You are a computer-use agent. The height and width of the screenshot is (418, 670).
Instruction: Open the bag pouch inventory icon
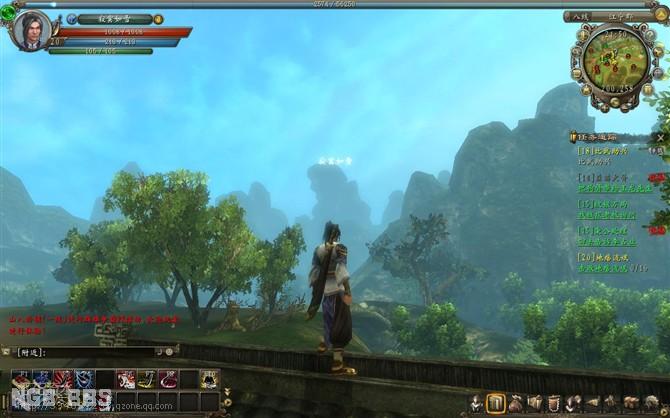pyautogui.click(x=516, y=403)
